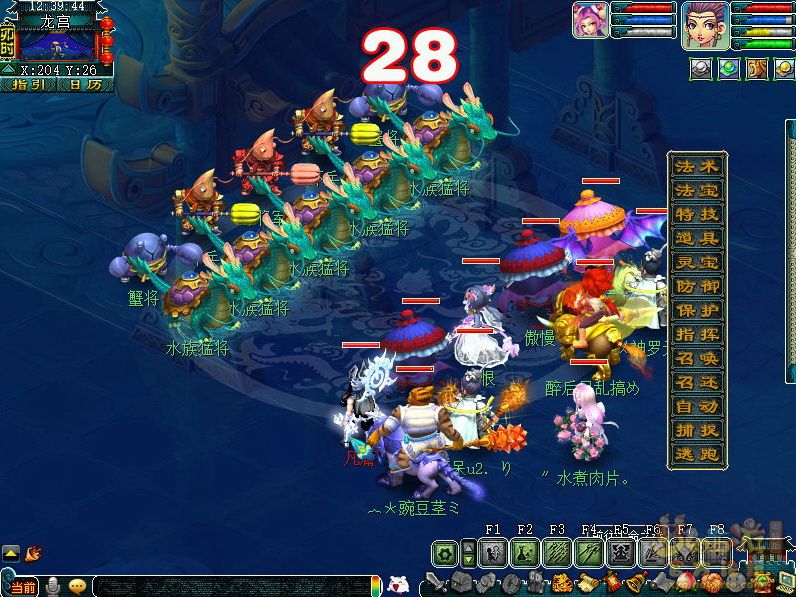This screenshot has height=597, width=796.
Task: Activate the F1 hotbar skill slot
Action: click(x=493, y=552)
